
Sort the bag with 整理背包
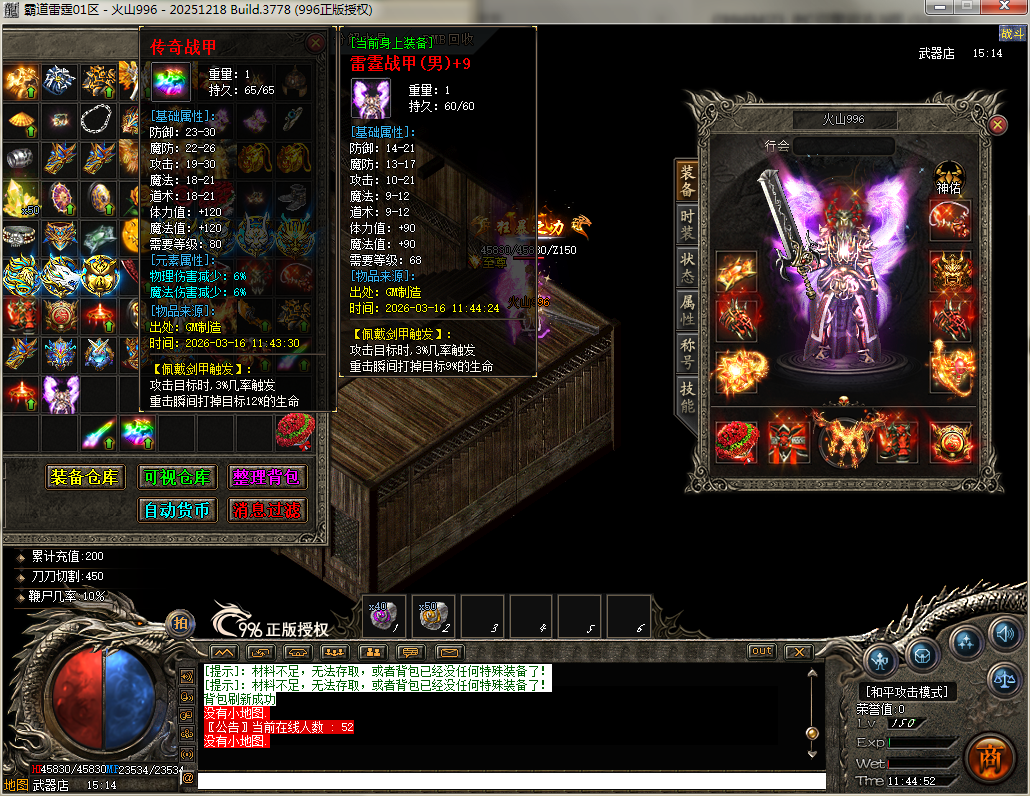267,477
